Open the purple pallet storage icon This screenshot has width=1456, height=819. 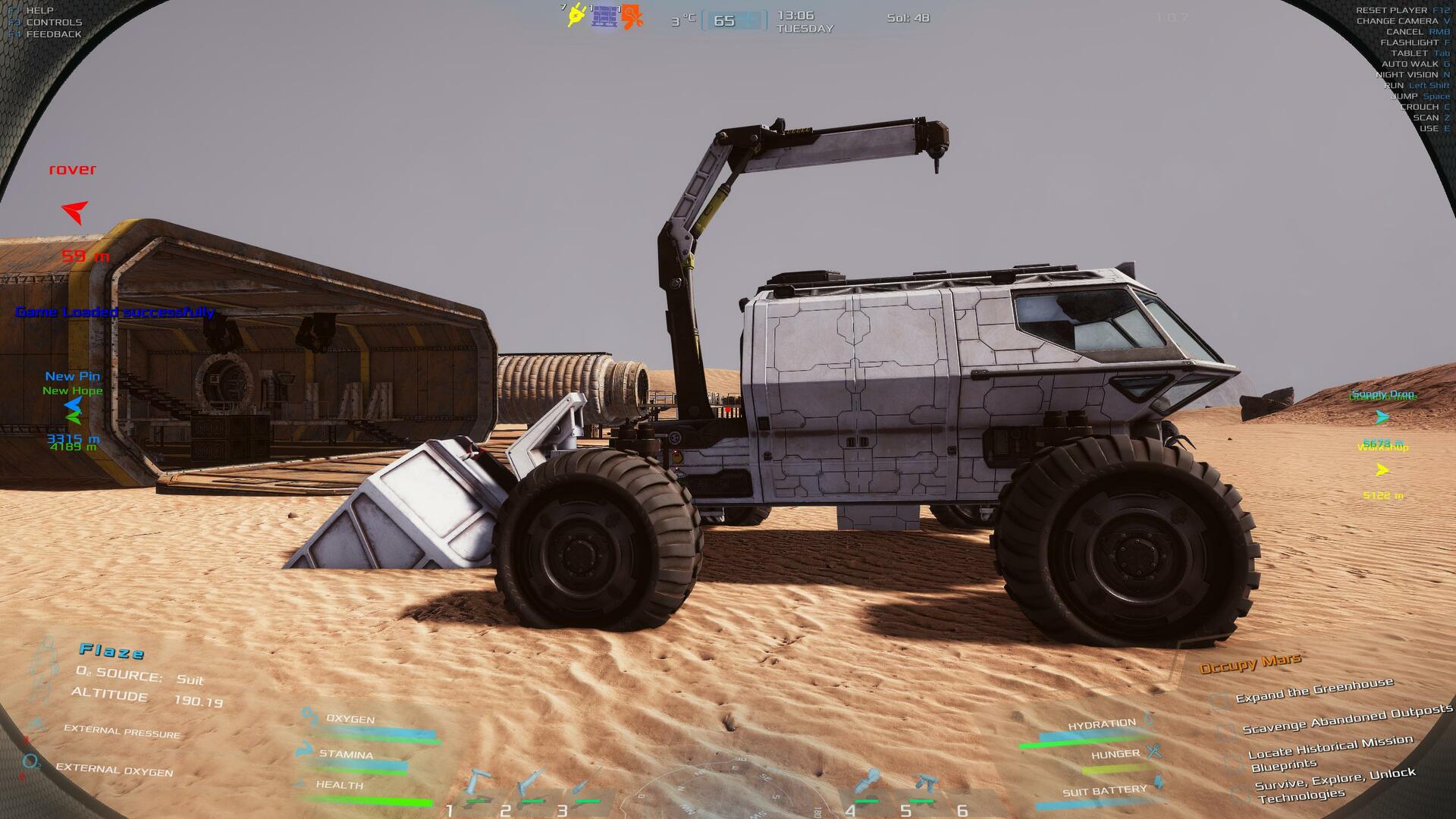[x=604, y=16]
